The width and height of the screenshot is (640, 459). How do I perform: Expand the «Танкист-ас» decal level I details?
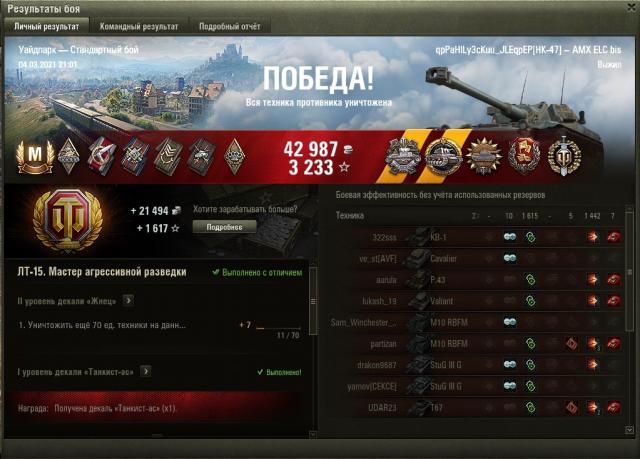[145, 371]
